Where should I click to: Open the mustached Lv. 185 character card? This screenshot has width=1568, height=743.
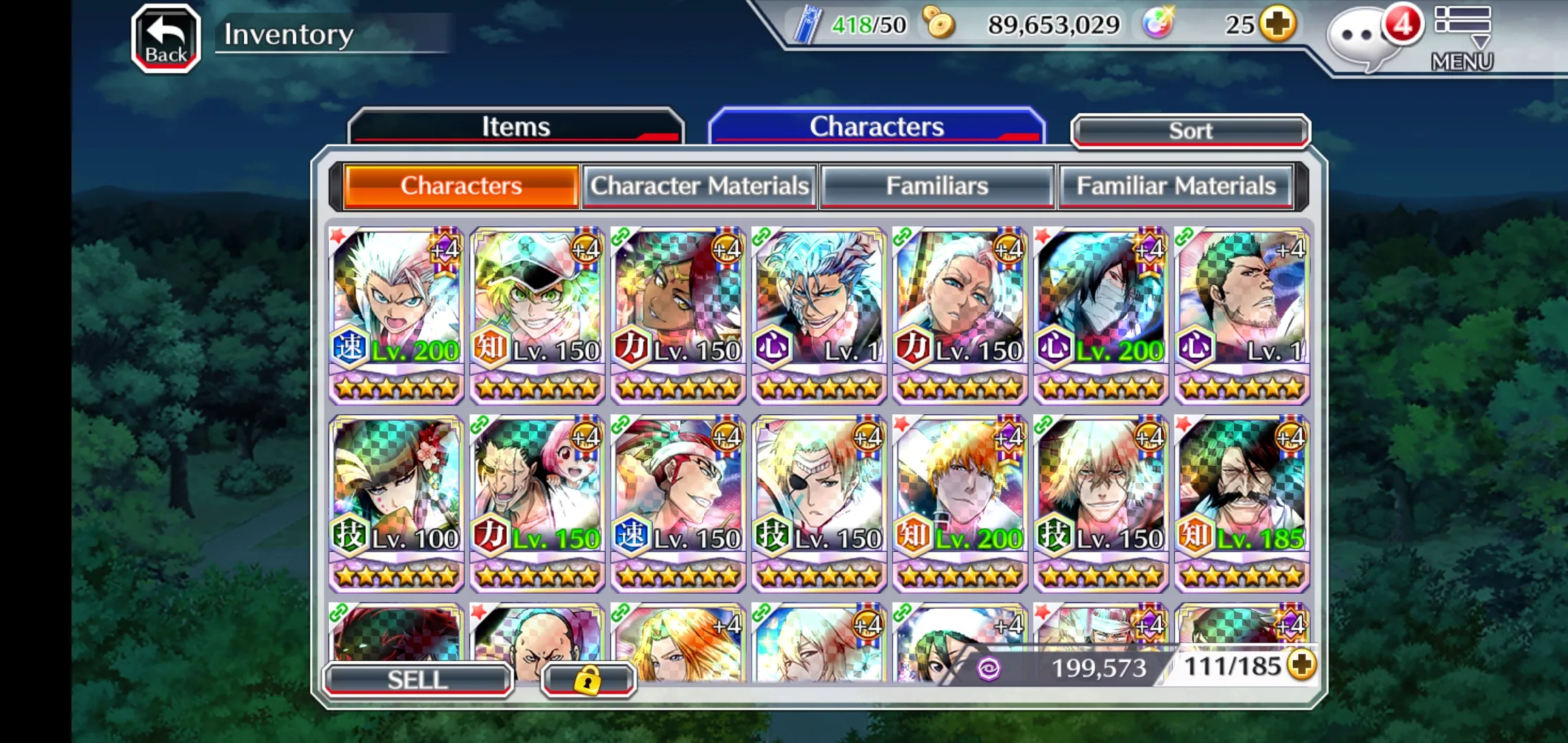[1242, 503]
